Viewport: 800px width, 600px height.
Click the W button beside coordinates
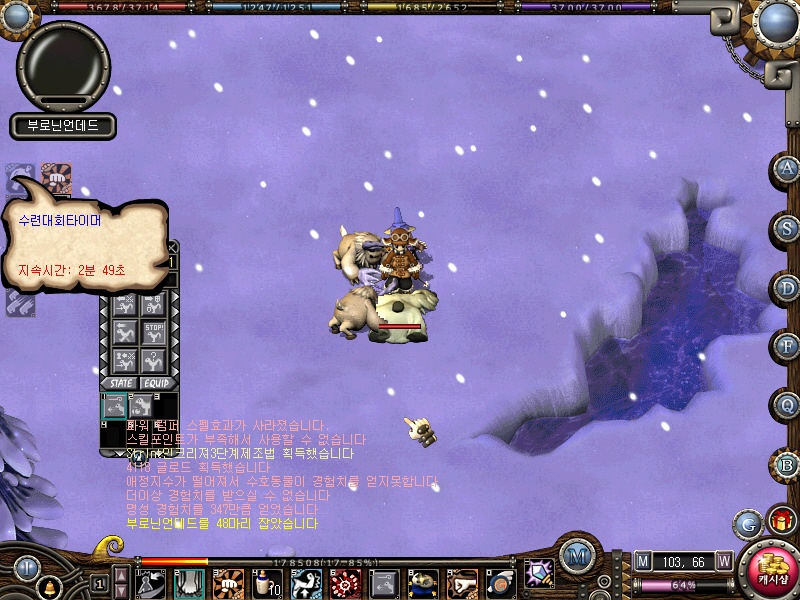pos(723,561)
